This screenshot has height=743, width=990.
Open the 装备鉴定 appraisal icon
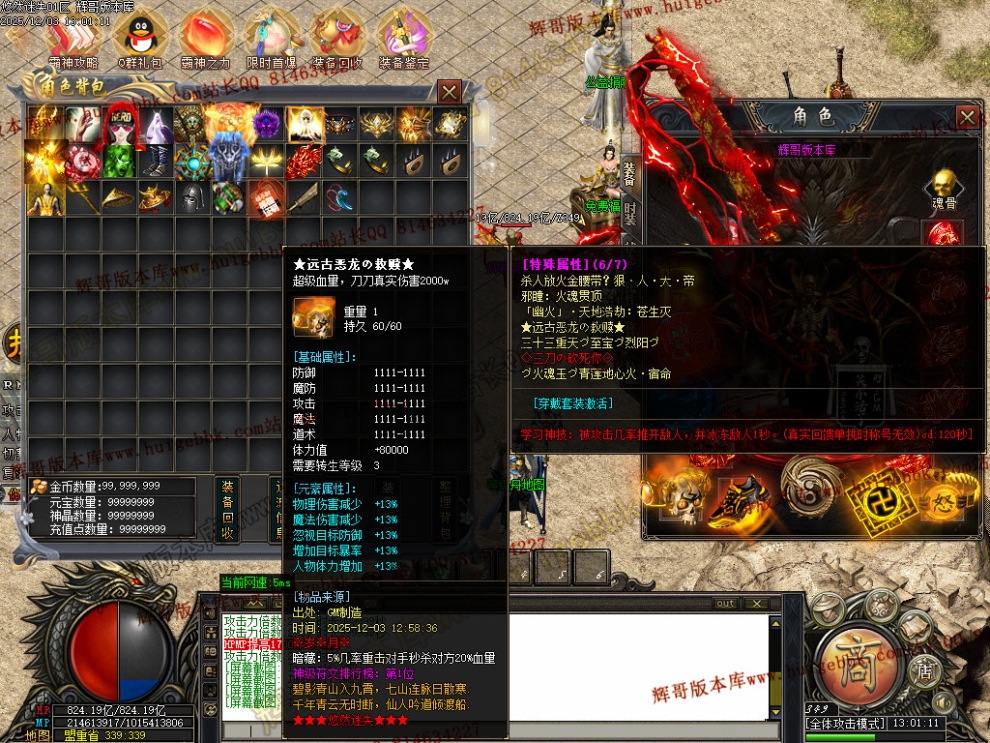(404, 38)
